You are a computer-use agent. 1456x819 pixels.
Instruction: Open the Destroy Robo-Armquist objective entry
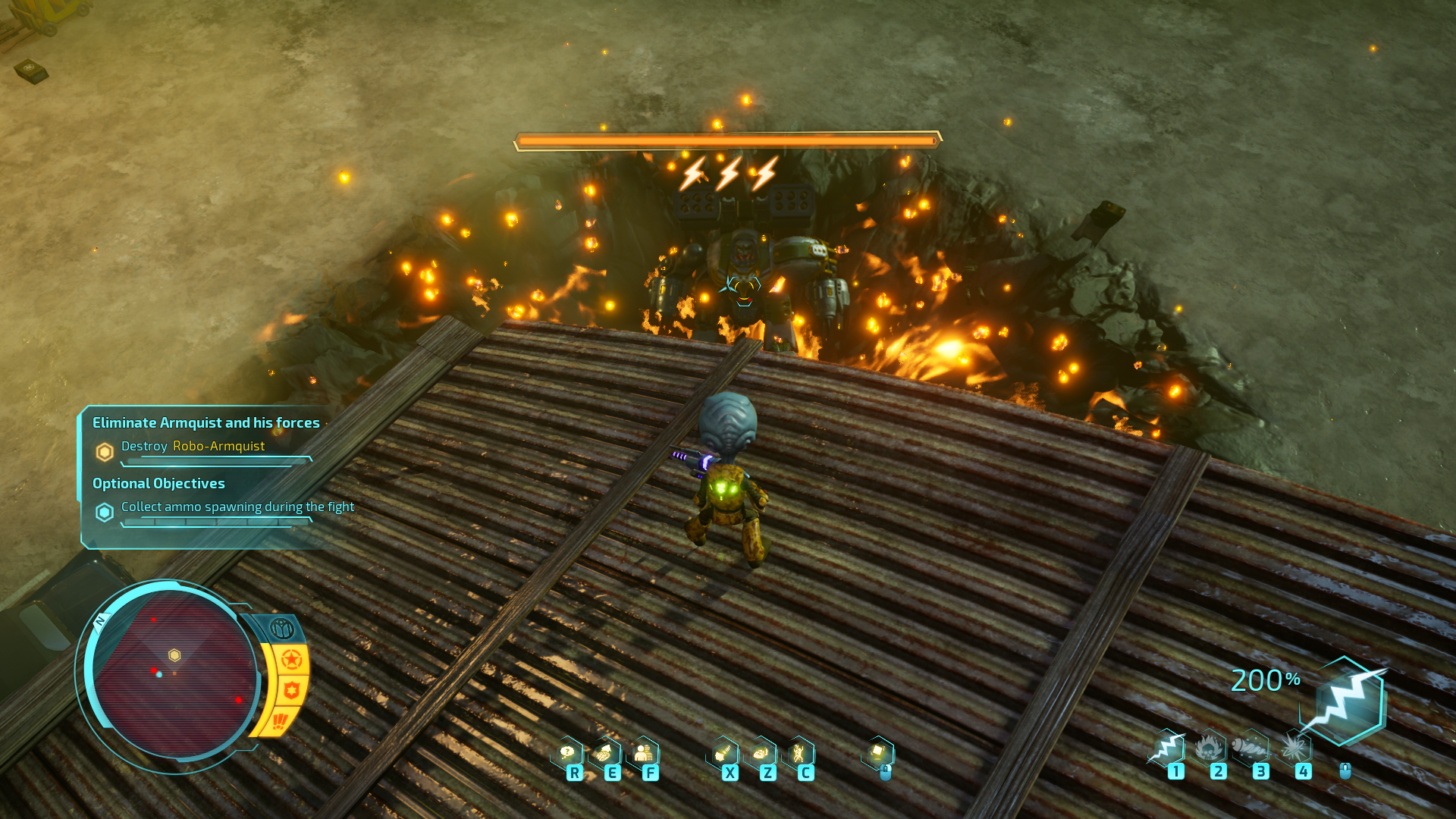pos(193,447)
